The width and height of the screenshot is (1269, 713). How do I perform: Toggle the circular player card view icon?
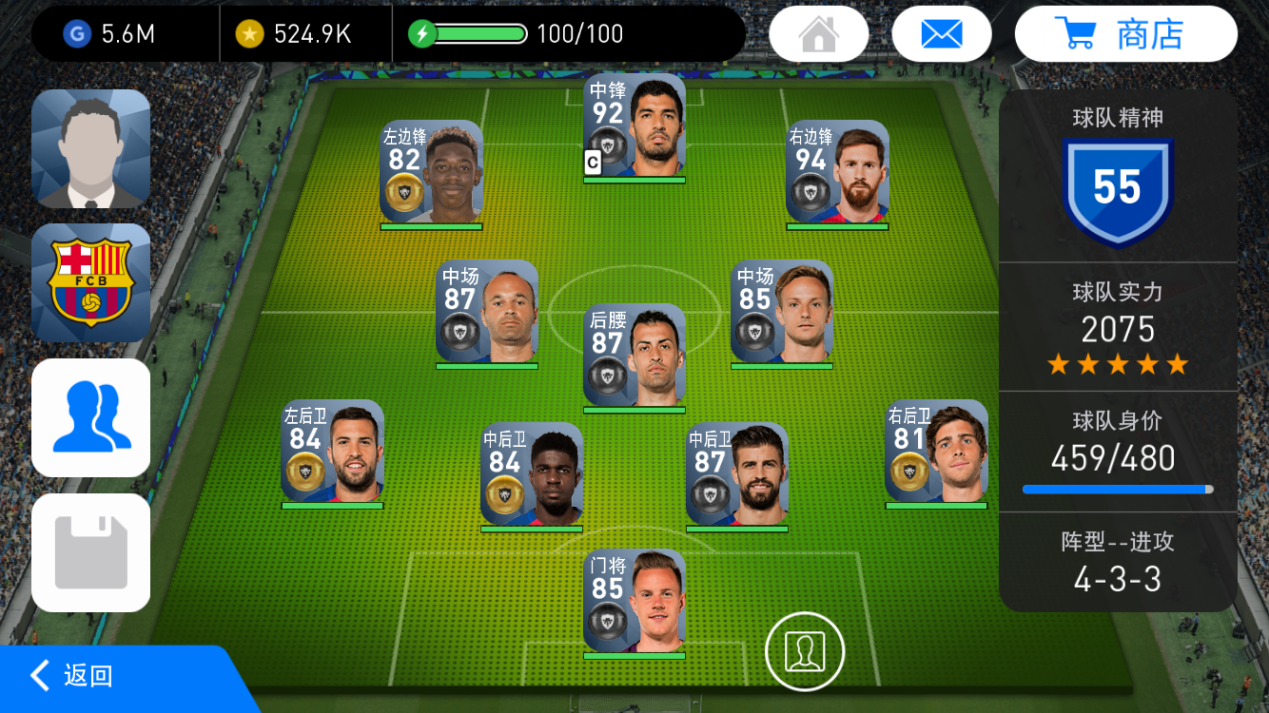[804, 651]
